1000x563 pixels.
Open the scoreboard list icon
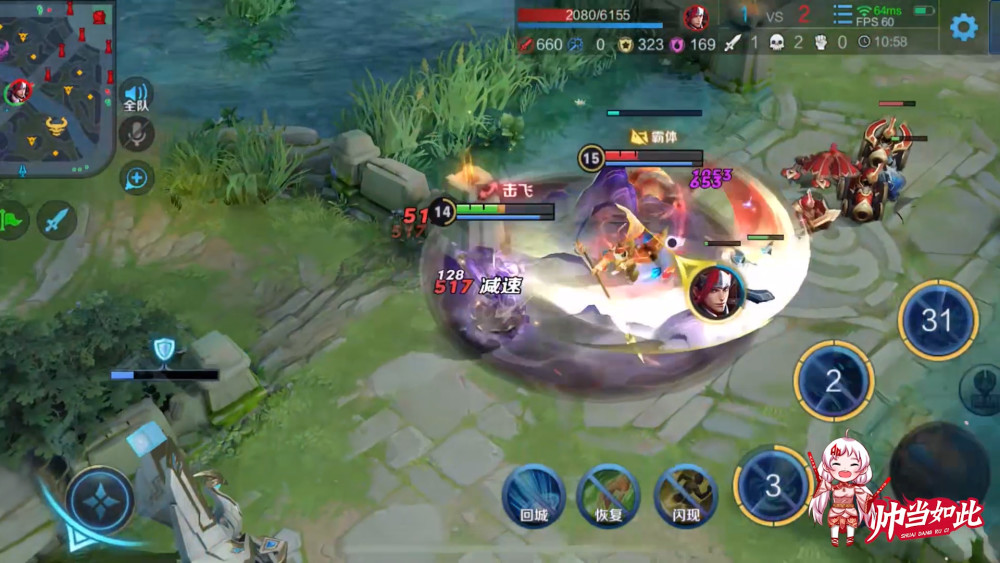click(843, 15)
